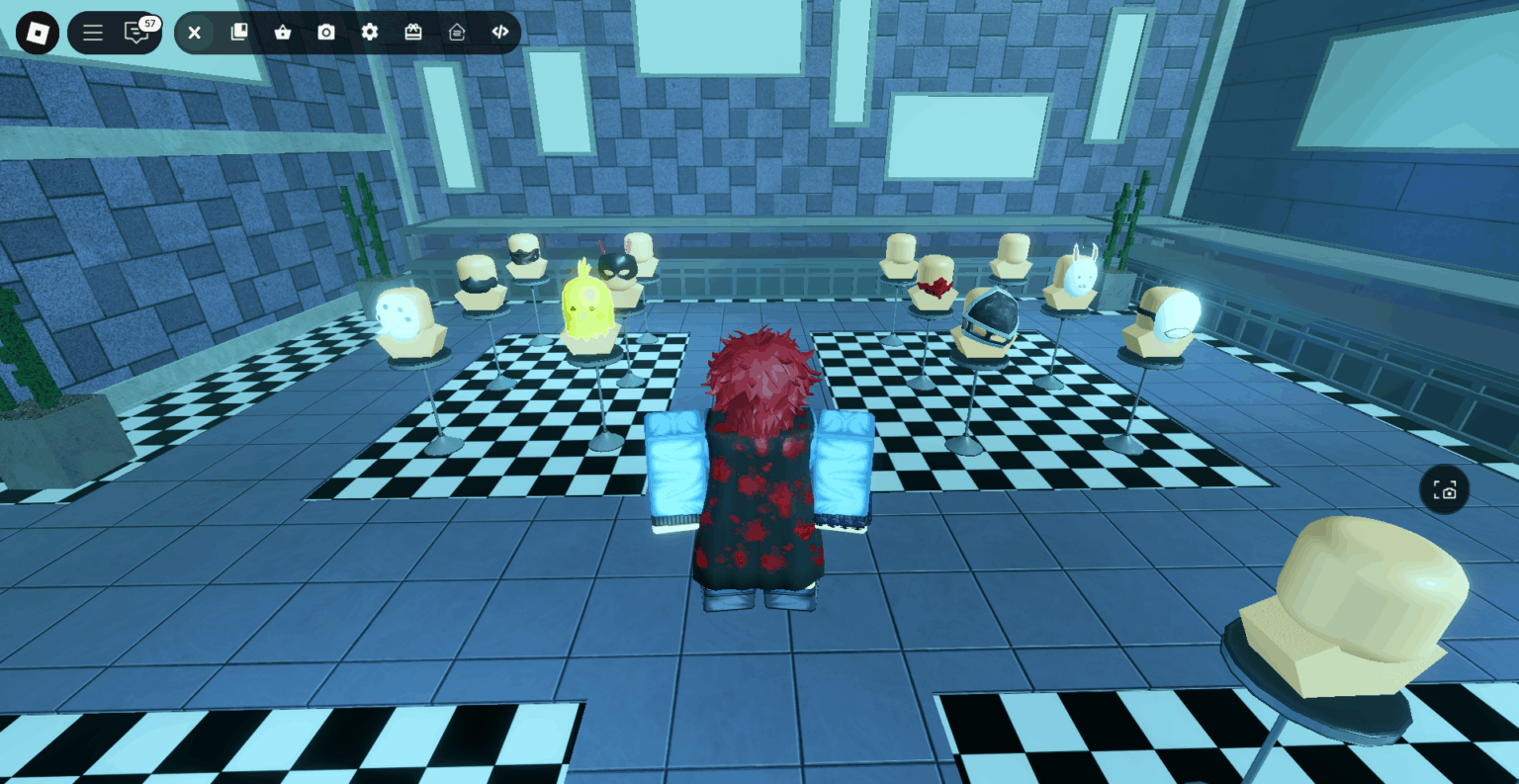Screen dimensions: 1519x784
Task: Open the gift rewards icon
Action: click(x=413, y=32)
